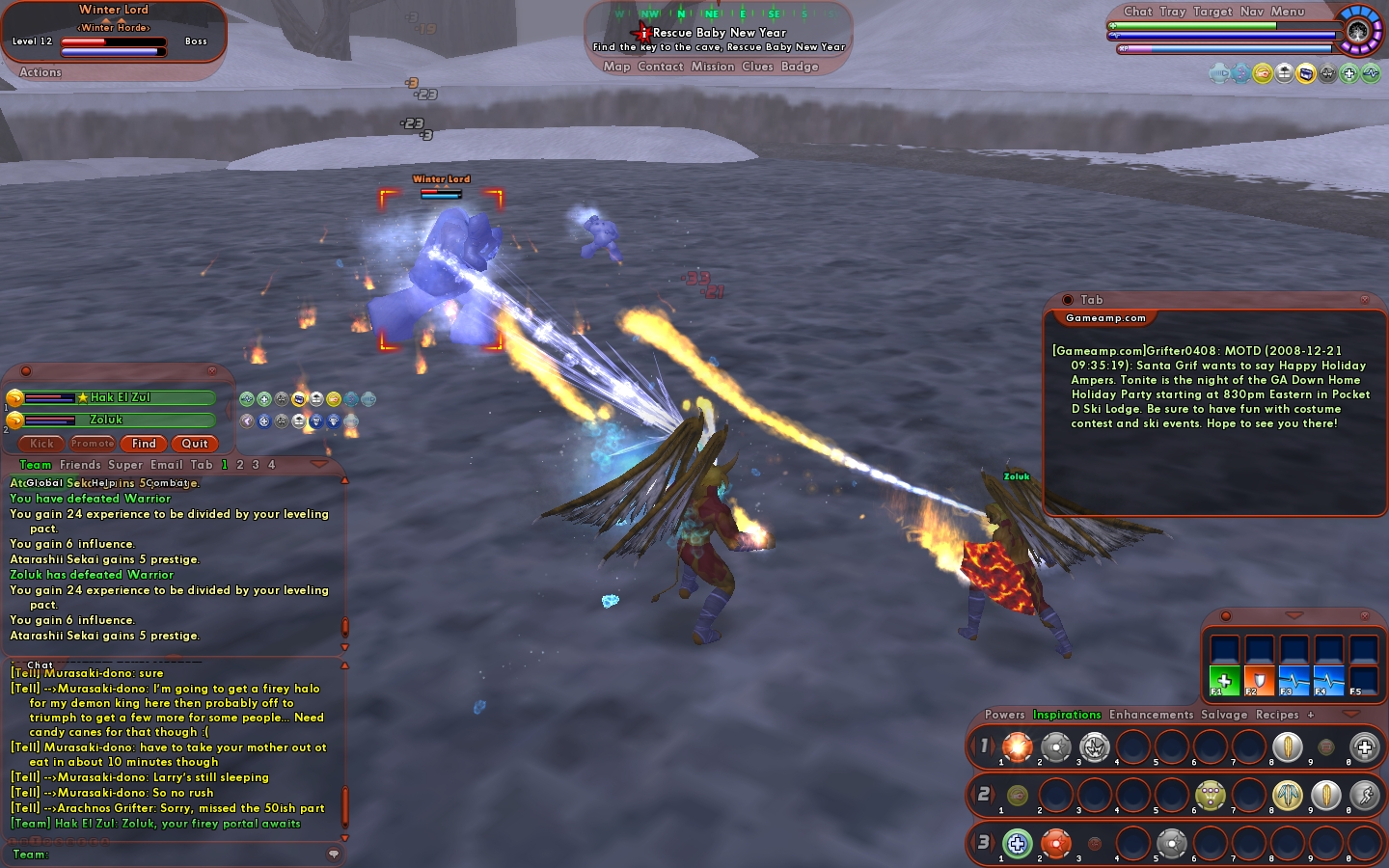
Task: Open the Map from the navigation bar
Action: [x=616, y=67]
